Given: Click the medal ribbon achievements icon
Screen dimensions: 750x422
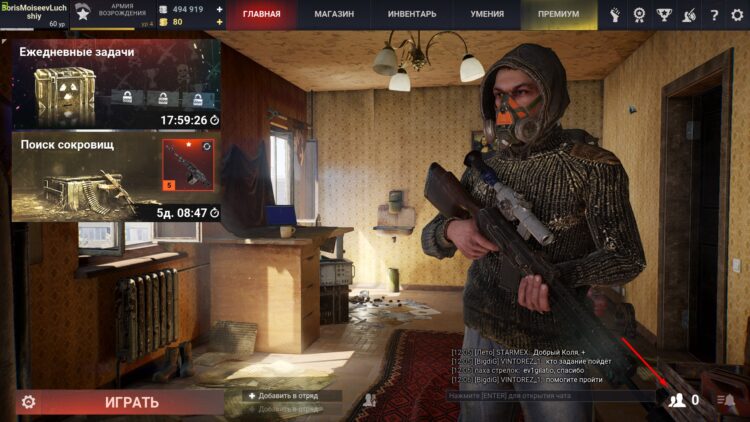Looking at the screenshot, I should pos(640,15).
